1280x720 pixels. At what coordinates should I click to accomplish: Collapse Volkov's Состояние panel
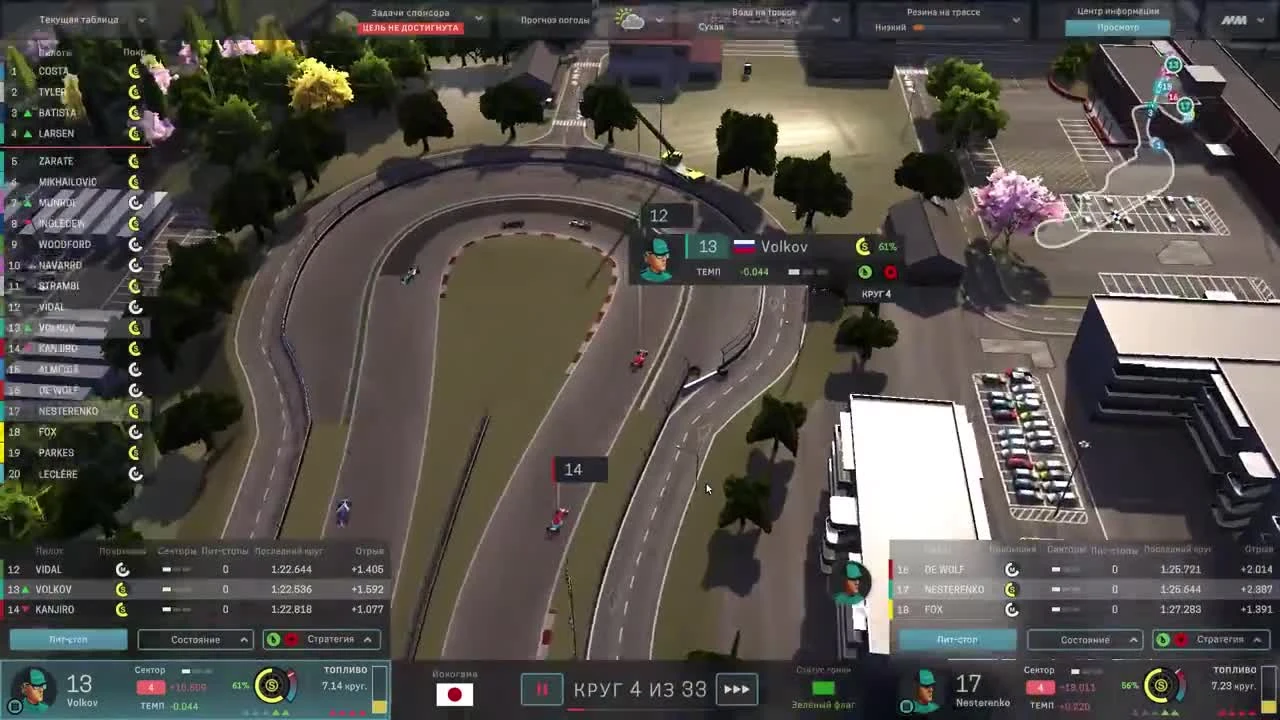195,639
